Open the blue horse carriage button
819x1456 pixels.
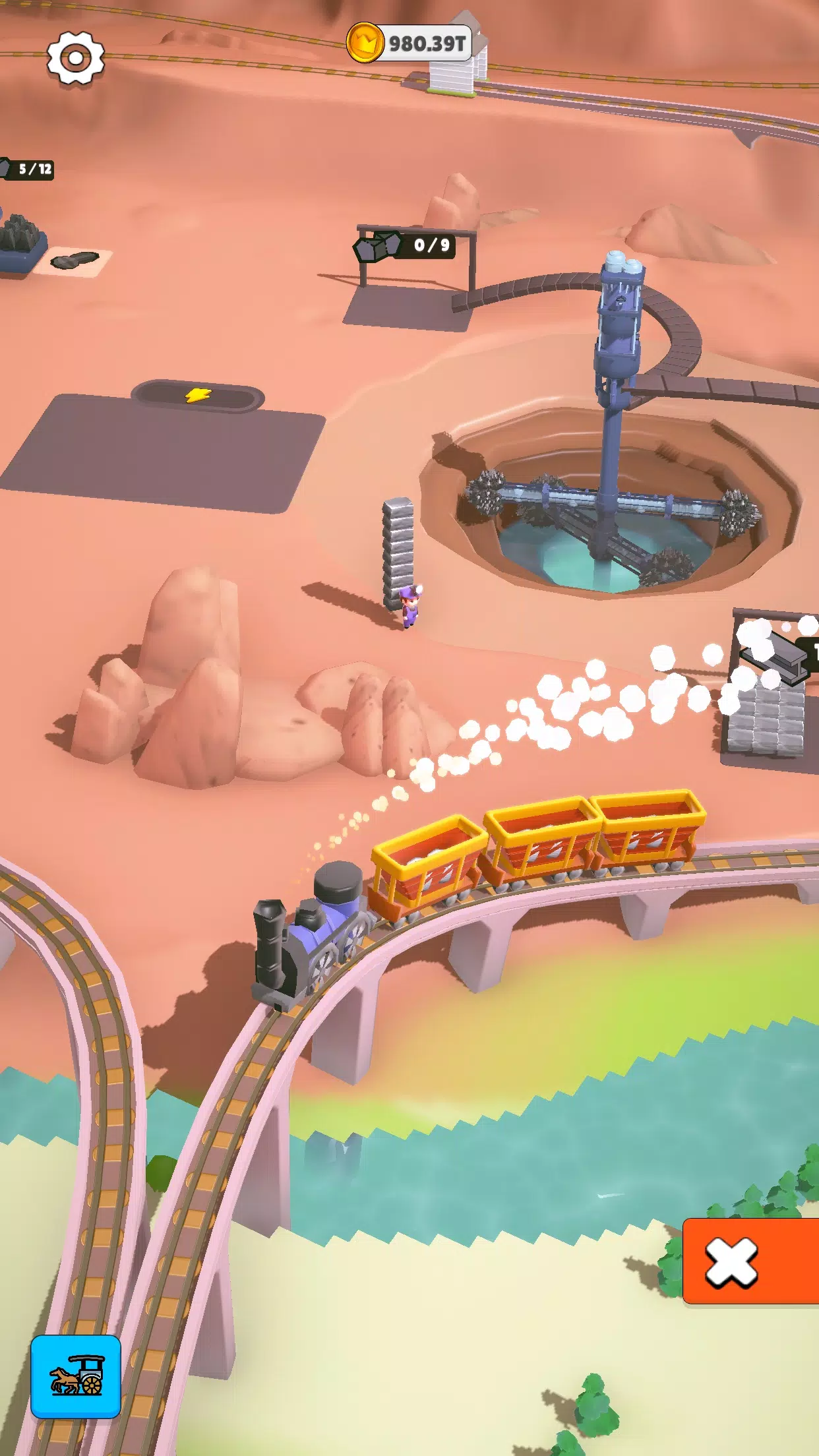point(76,1376)
